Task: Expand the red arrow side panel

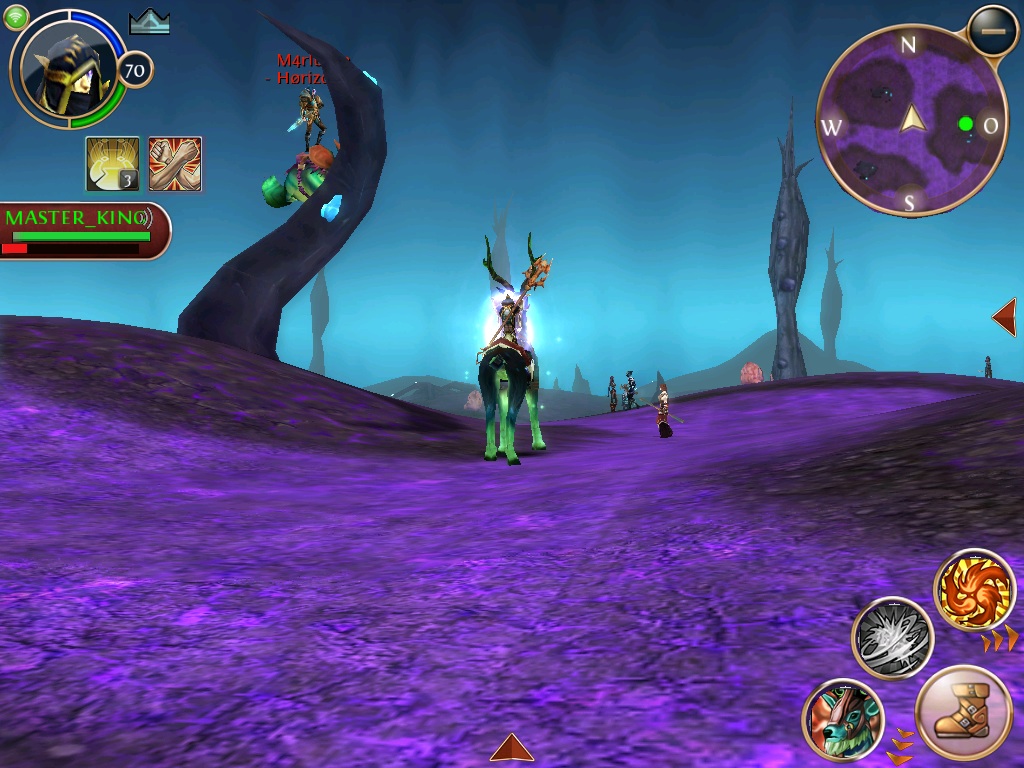Action: point(1005,317)
